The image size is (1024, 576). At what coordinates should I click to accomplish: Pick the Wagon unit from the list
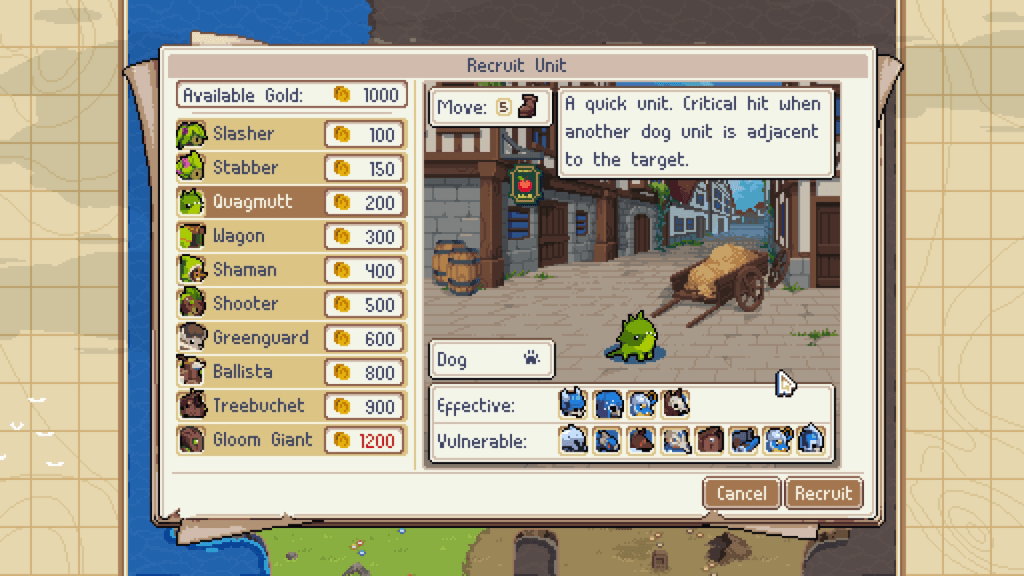coord(291,236)
